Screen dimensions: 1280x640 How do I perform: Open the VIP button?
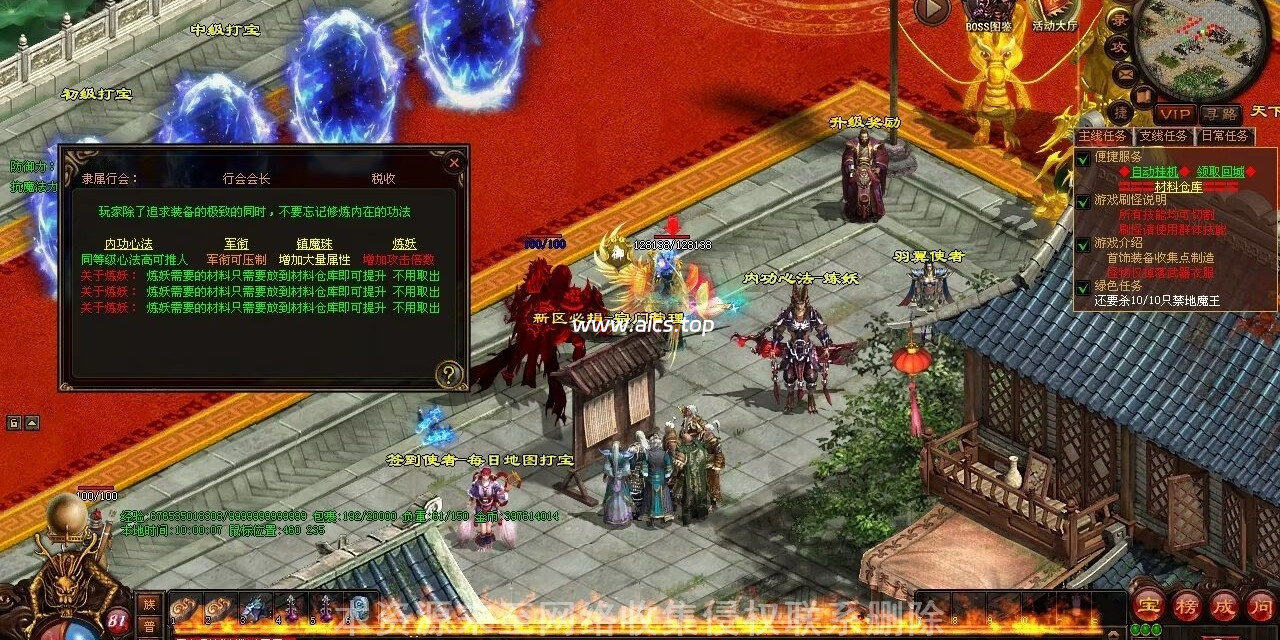tap(1175, 114)
